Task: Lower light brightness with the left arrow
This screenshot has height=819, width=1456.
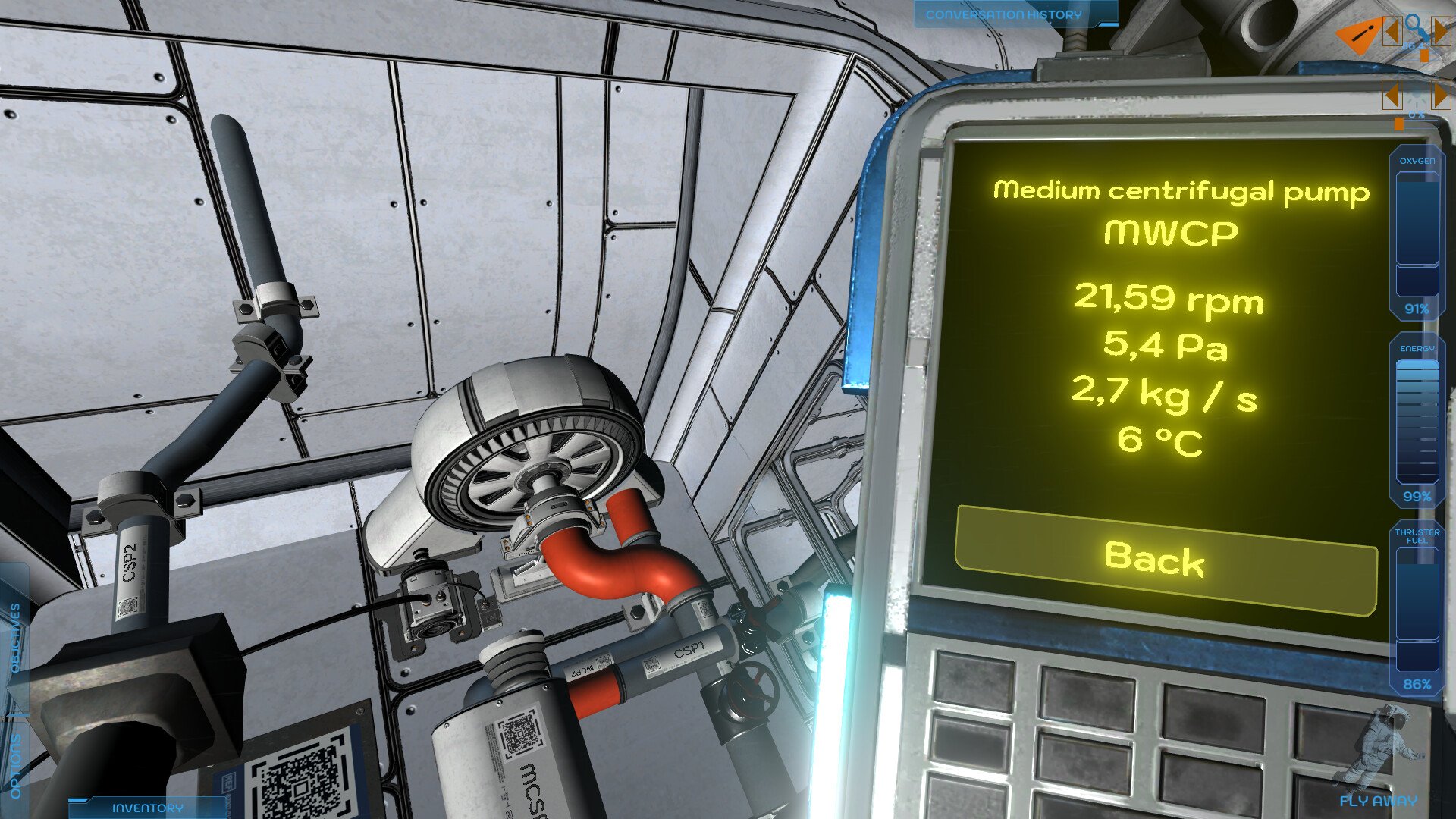Action: coord(1391,96)
